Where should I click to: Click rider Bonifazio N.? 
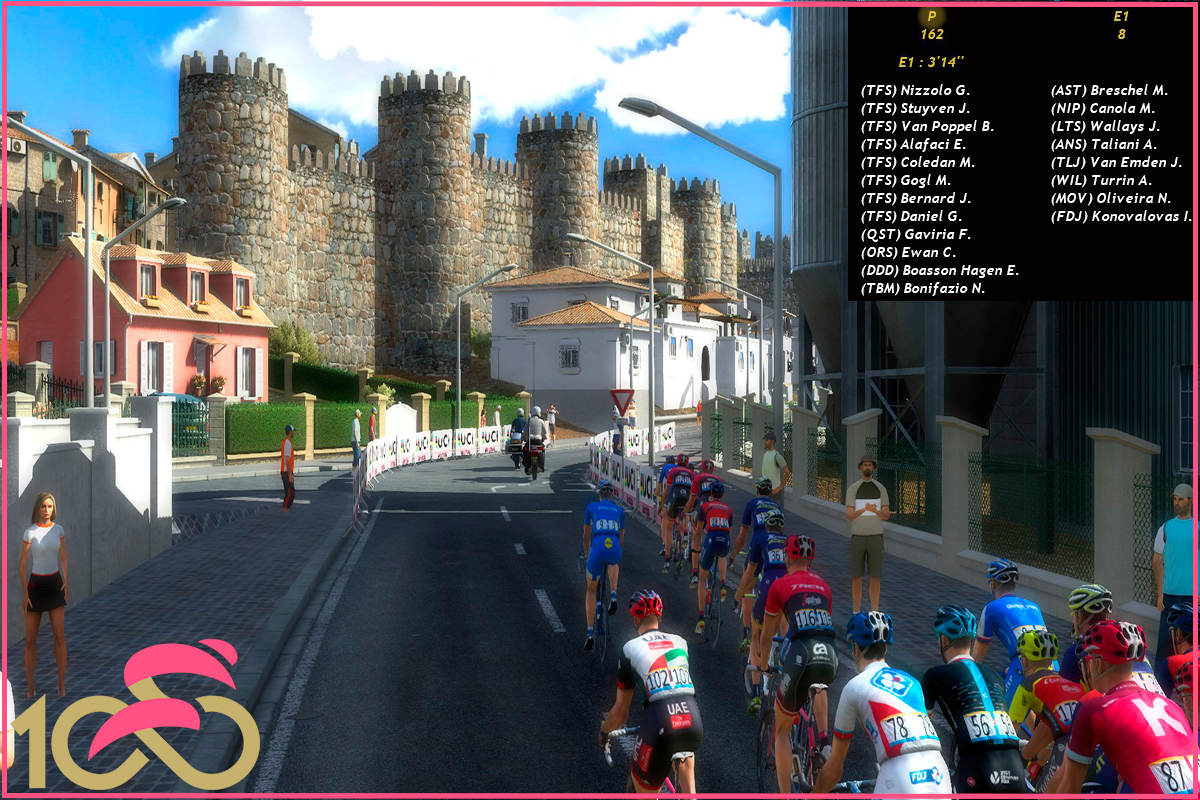click(x=922, y=288)
